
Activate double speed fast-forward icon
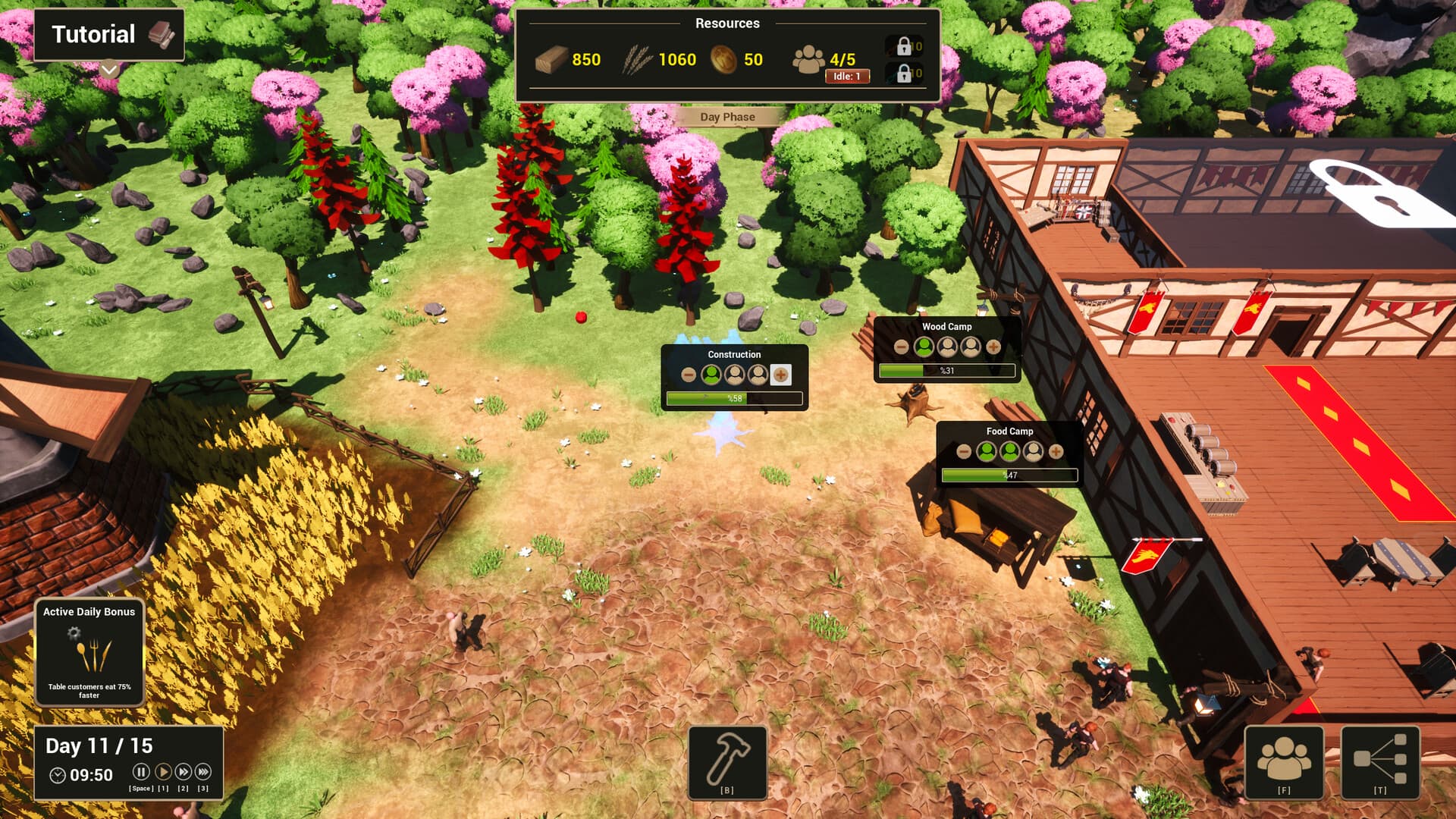184,771
